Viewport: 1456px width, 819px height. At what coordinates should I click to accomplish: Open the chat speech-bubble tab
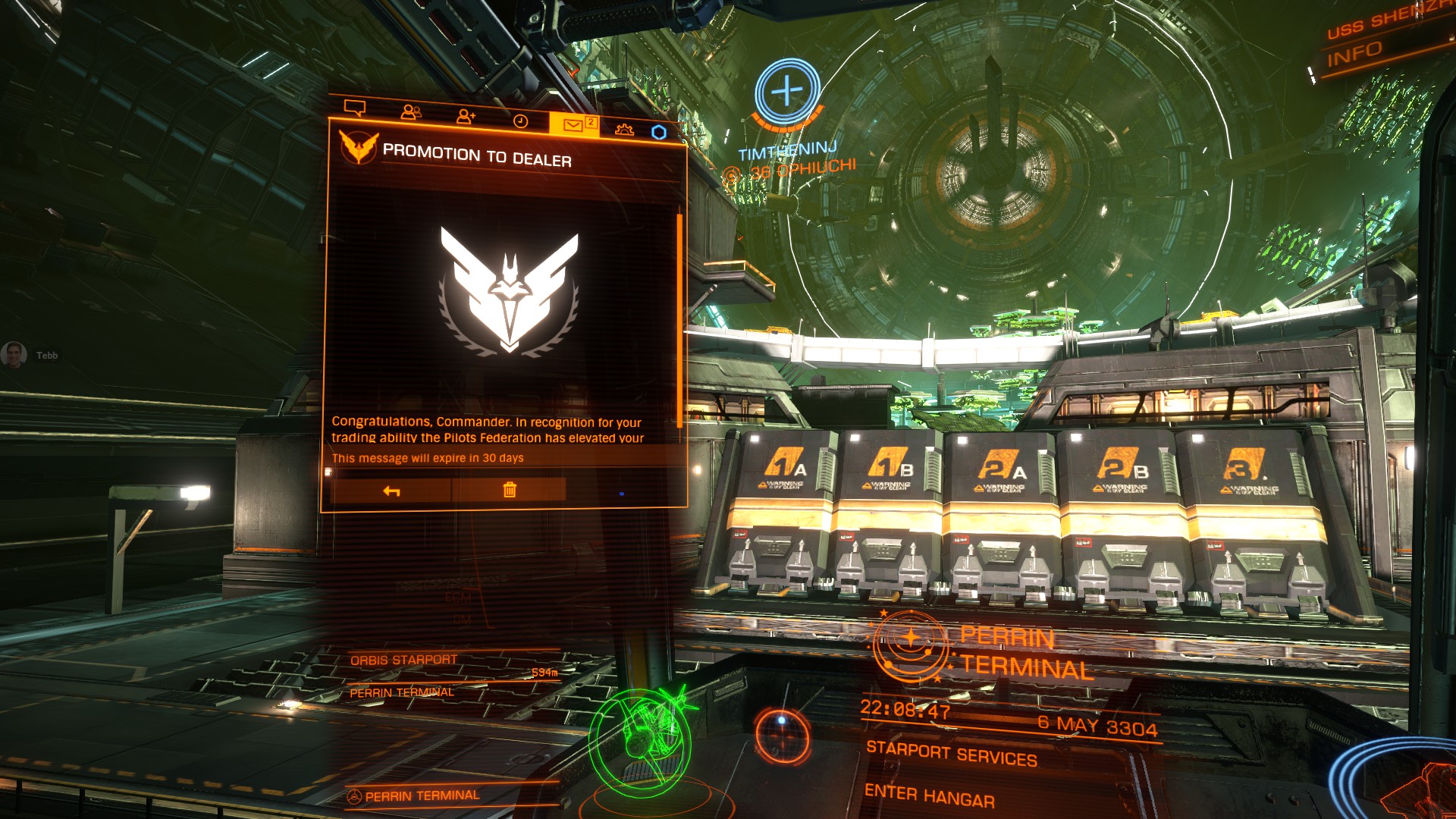(x=355, y=108)
